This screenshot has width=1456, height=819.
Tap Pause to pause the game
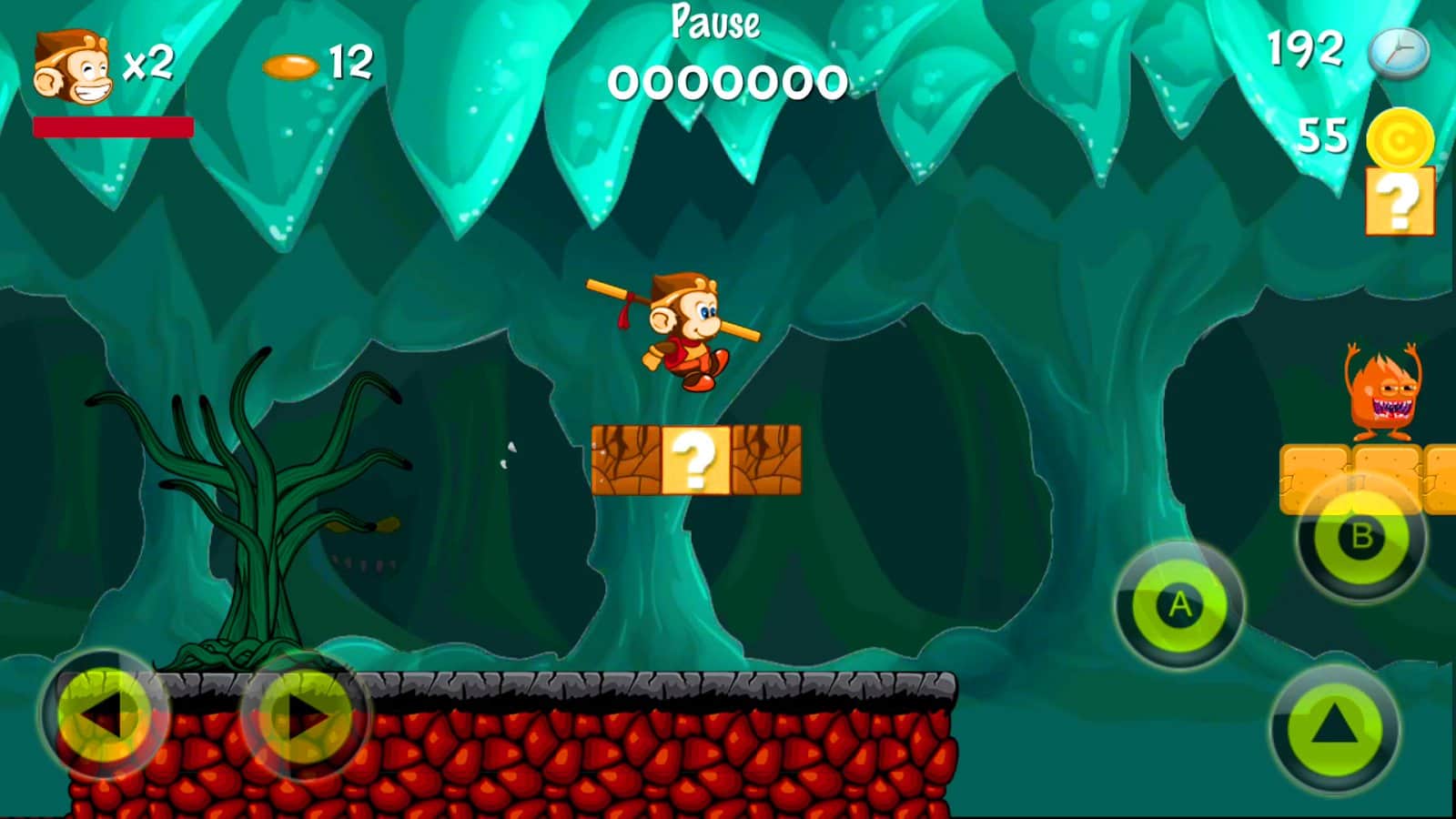click(x=713, y=25)
